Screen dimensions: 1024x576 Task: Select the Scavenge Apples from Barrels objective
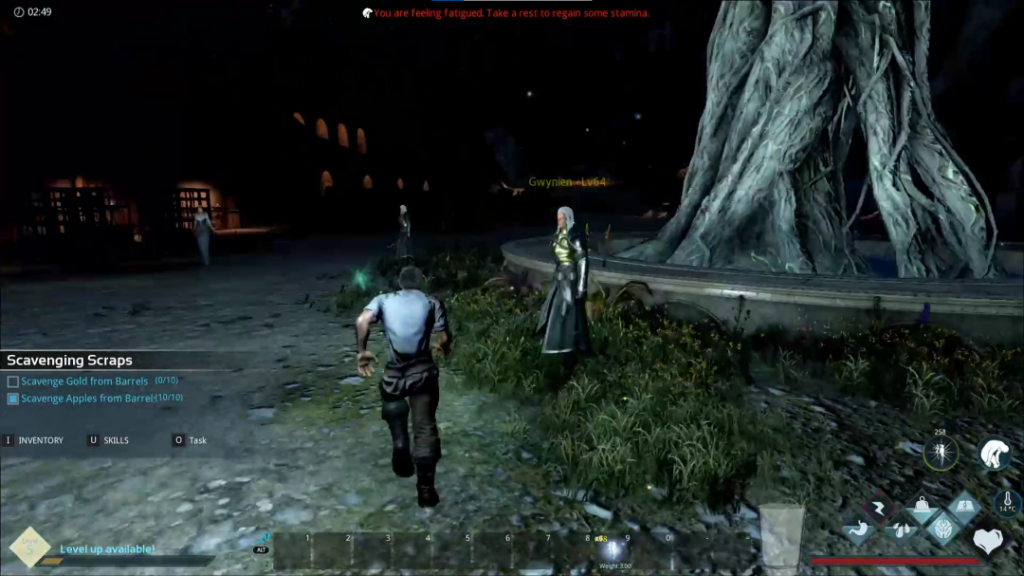pos(88,398)
